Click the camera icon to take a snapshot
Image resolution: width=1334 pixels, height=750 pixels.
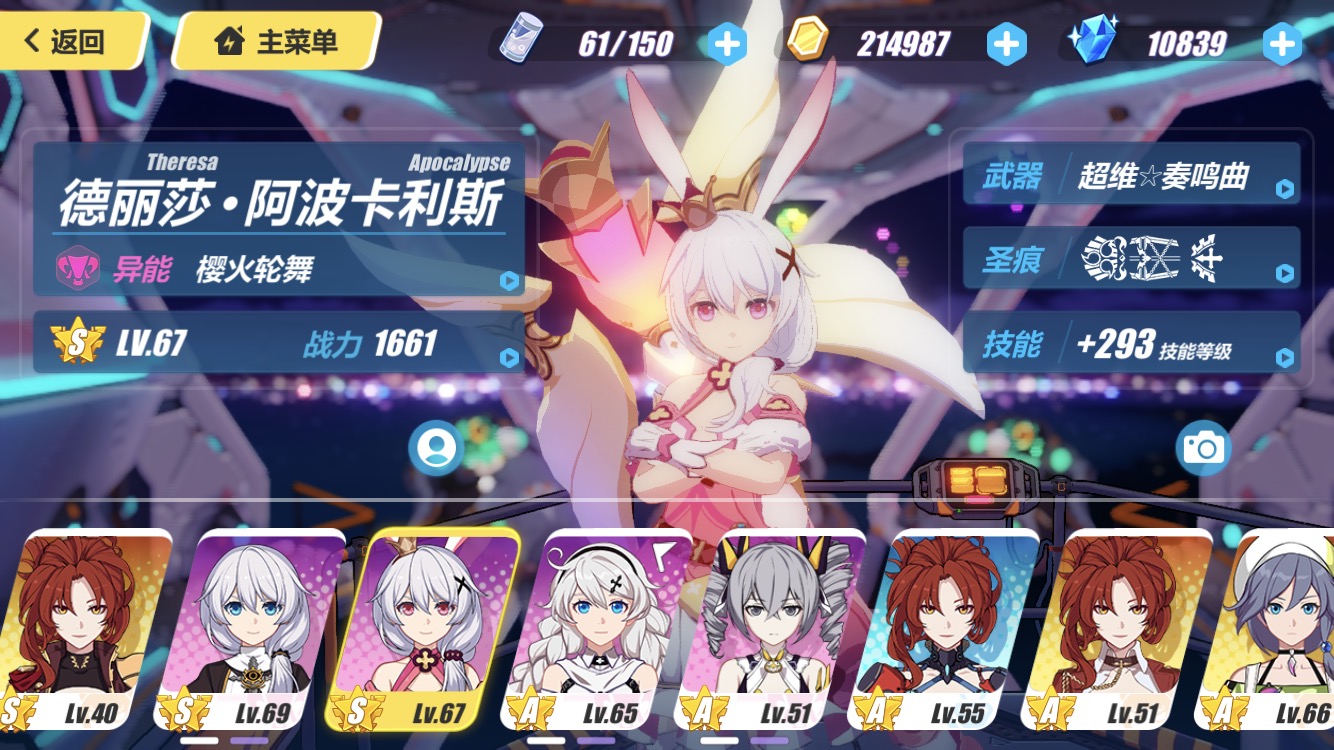[x=1206, y=450]
